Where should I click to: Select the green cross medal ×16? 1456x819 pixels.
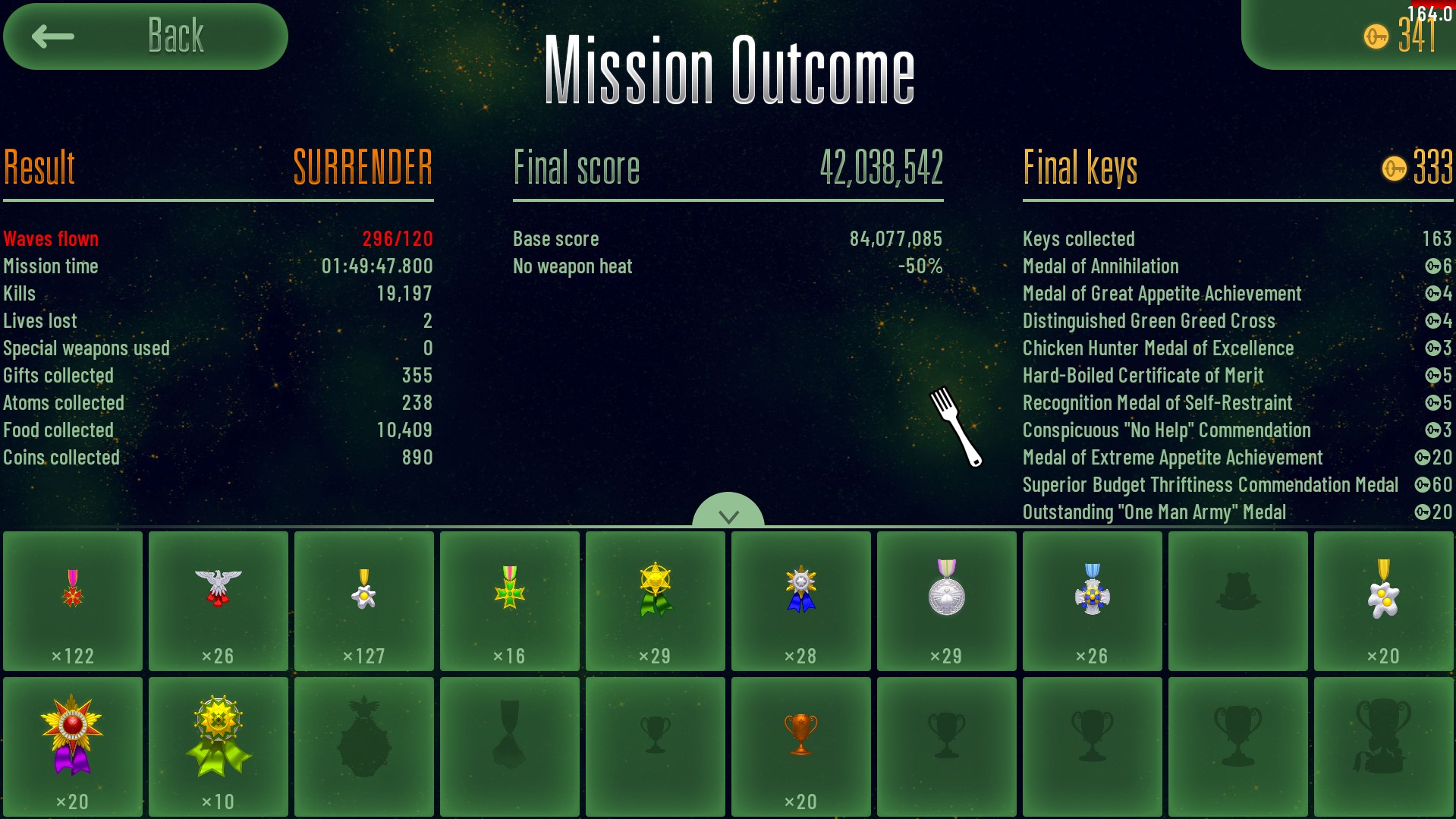510,600
